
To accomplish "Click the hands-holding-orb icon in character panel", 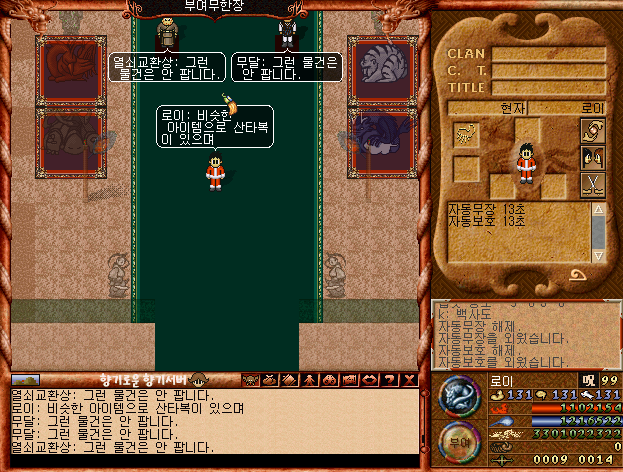I will [x=593, y=133].
